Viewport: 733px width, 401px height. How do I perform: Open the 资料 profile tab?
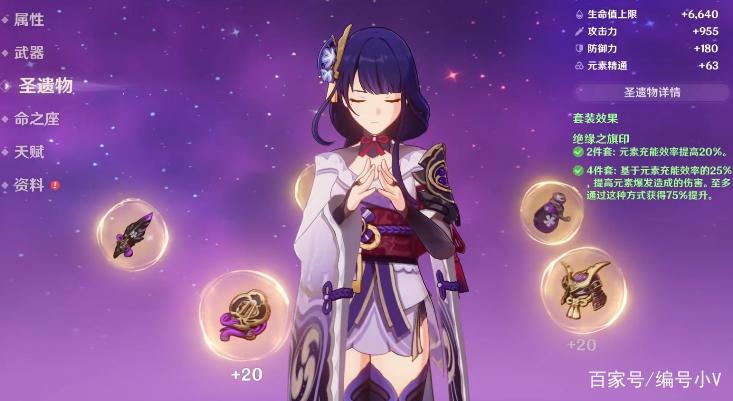coord(29,185)
